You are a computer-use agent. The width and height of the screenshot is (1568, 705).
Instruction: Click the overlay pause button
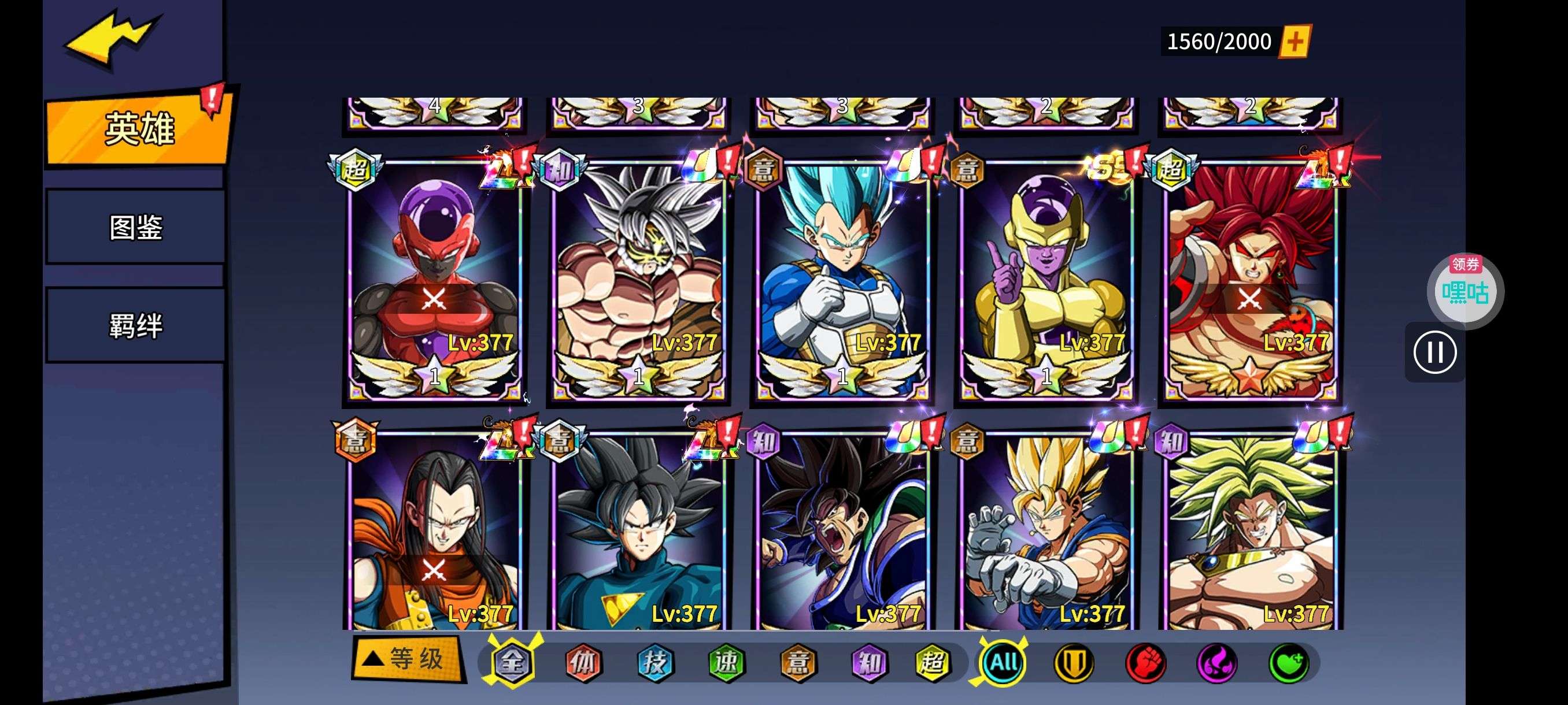click(1434, 352)
